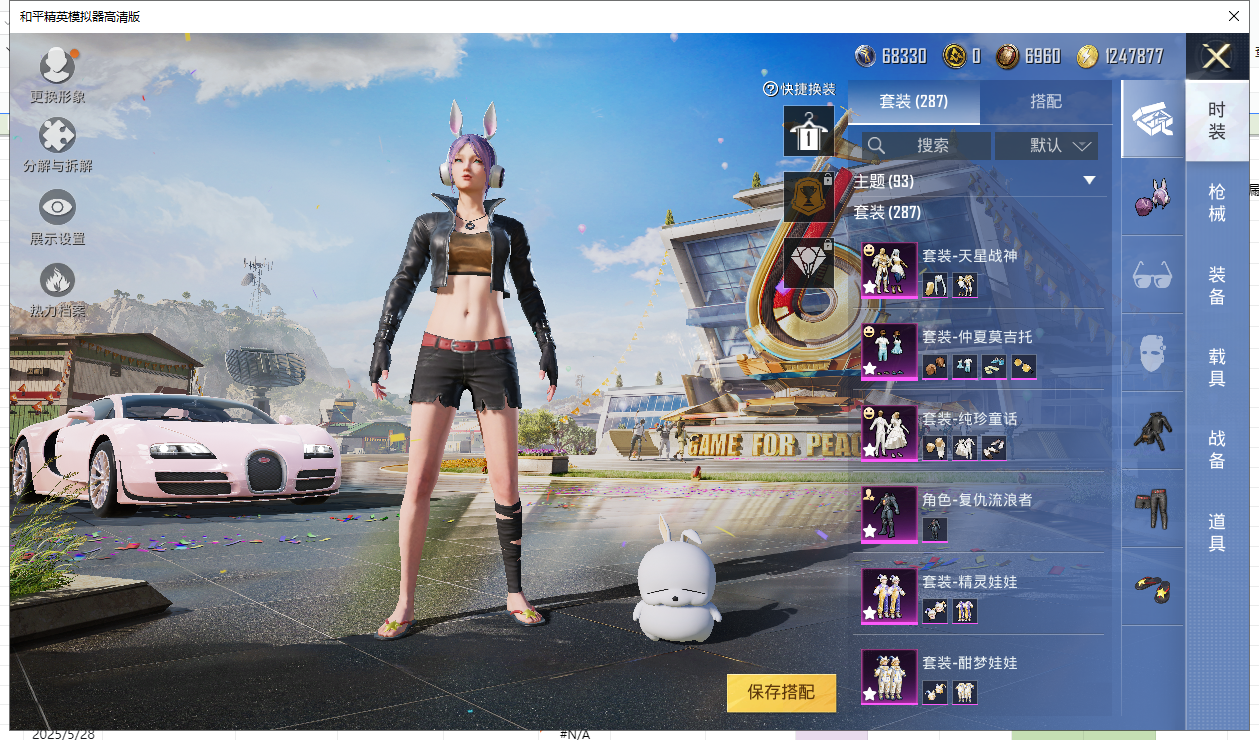The height and width of the screenshot is (740, 1259).
Task: Open 分解与拆解 puzzle icon
Action: pyautogui.click(x=57, y=137)
